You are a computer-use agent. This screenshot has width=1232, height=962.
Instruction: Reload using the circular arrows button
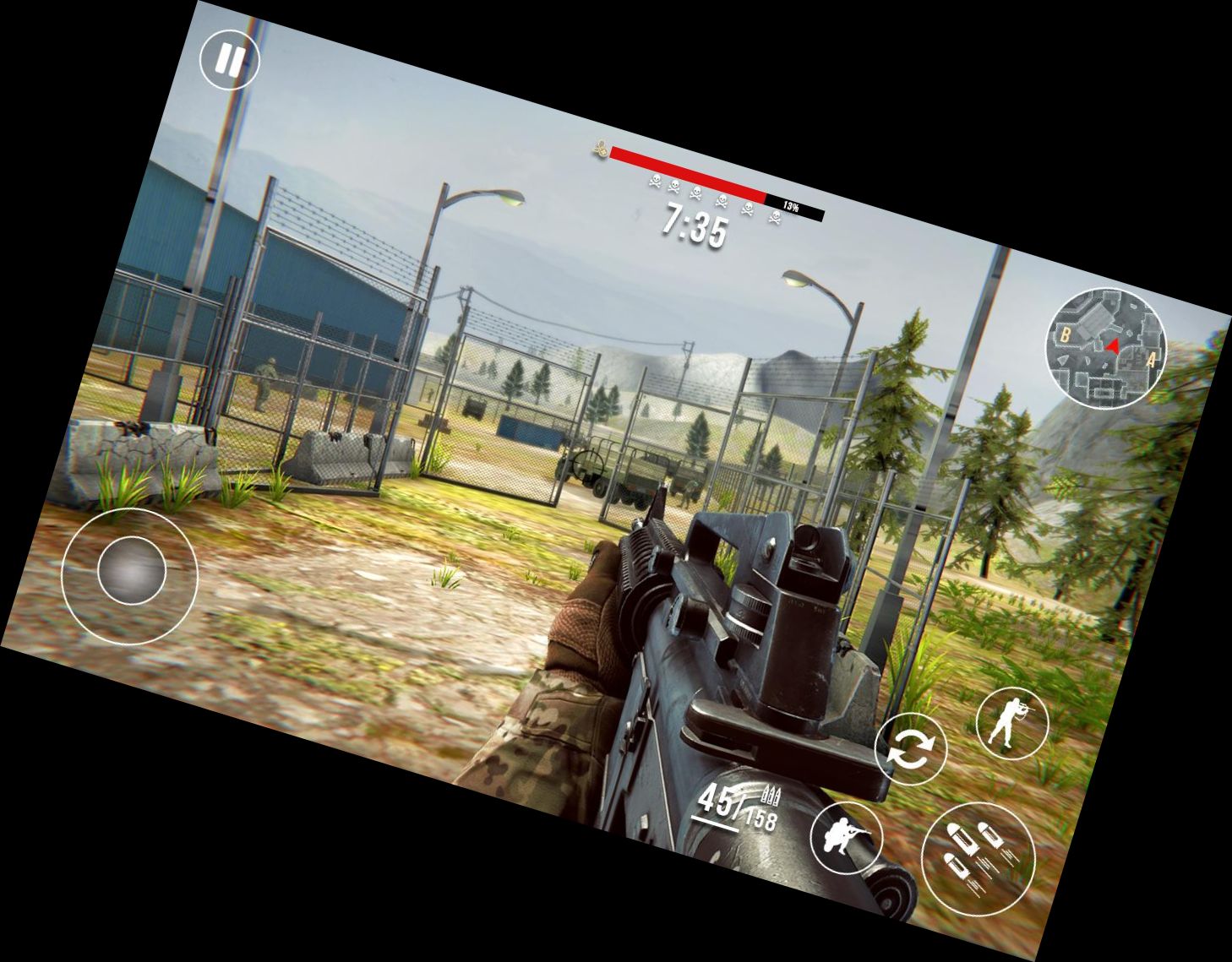tap(910, 748)
